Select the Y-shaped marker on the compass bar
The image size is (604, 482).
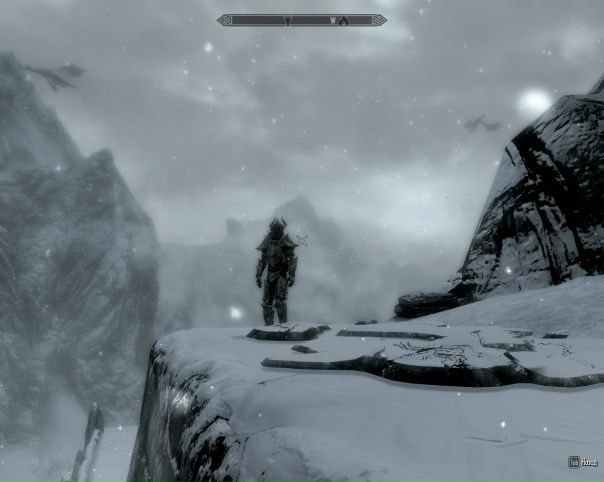point(288,20)
